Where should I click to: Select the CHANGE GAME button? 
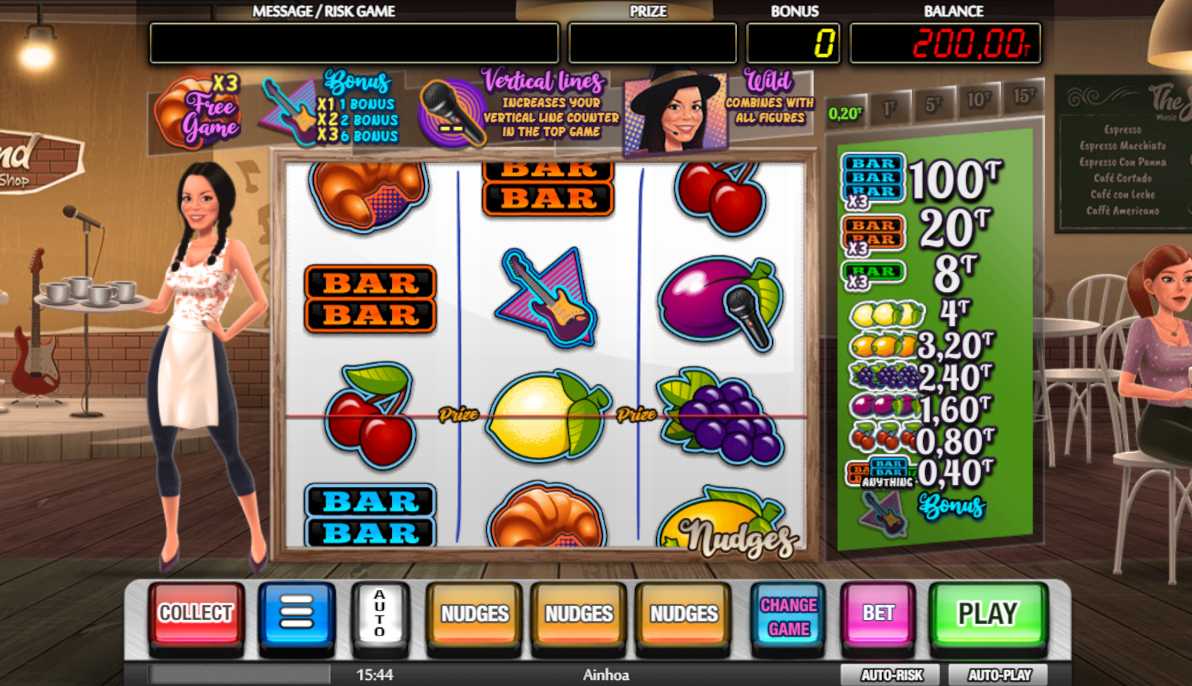click(788, 616)
